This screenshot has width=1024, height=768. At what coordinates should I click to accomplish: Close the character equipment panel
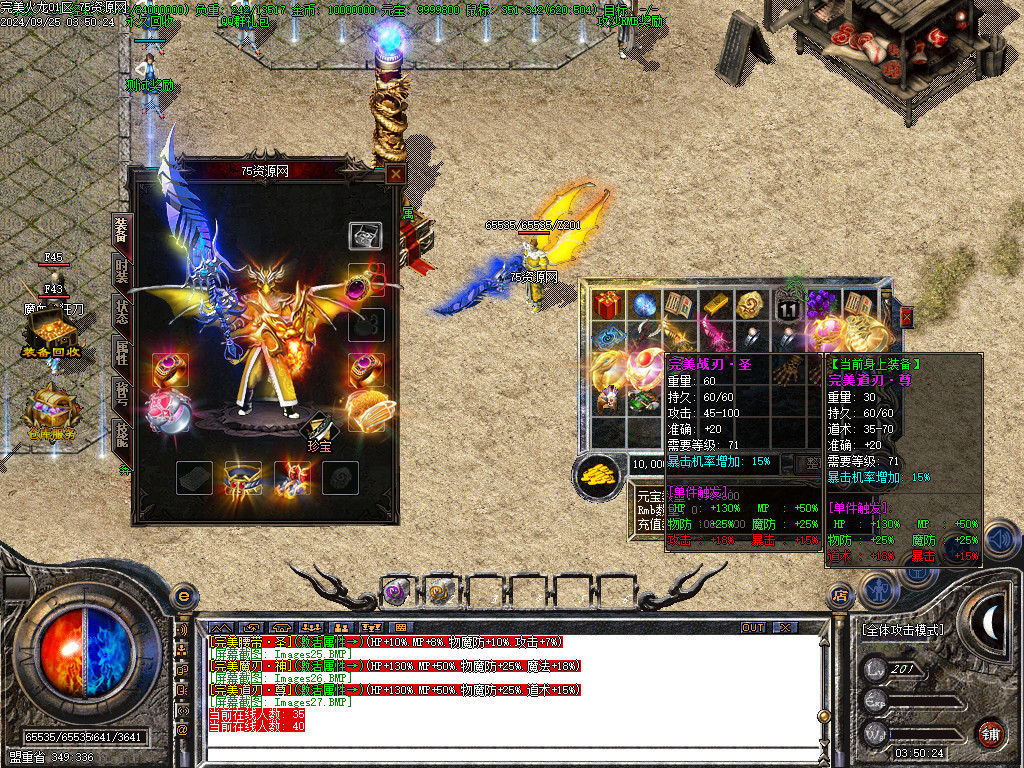click(396, 174)
